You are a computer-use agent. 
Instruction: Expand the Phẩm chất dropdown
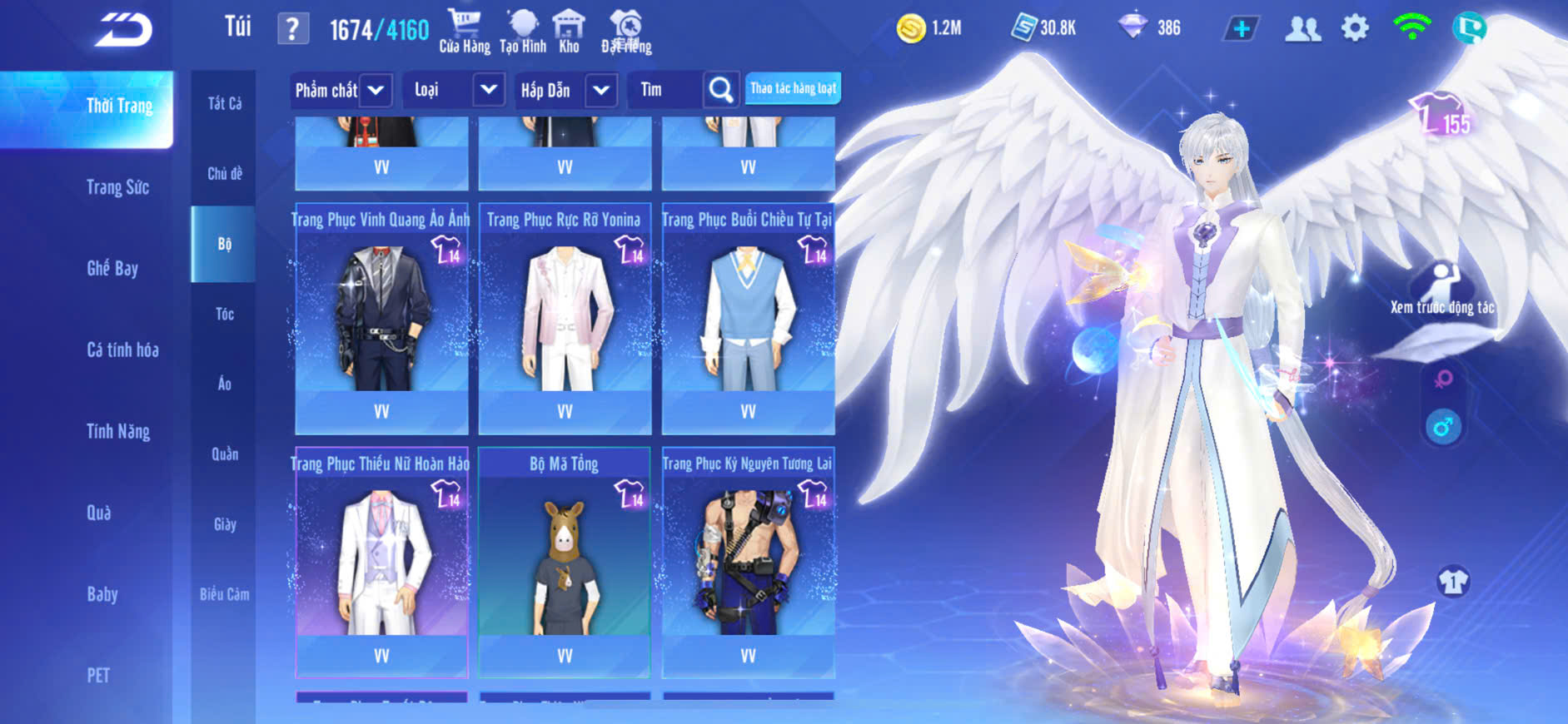point(376,90)
